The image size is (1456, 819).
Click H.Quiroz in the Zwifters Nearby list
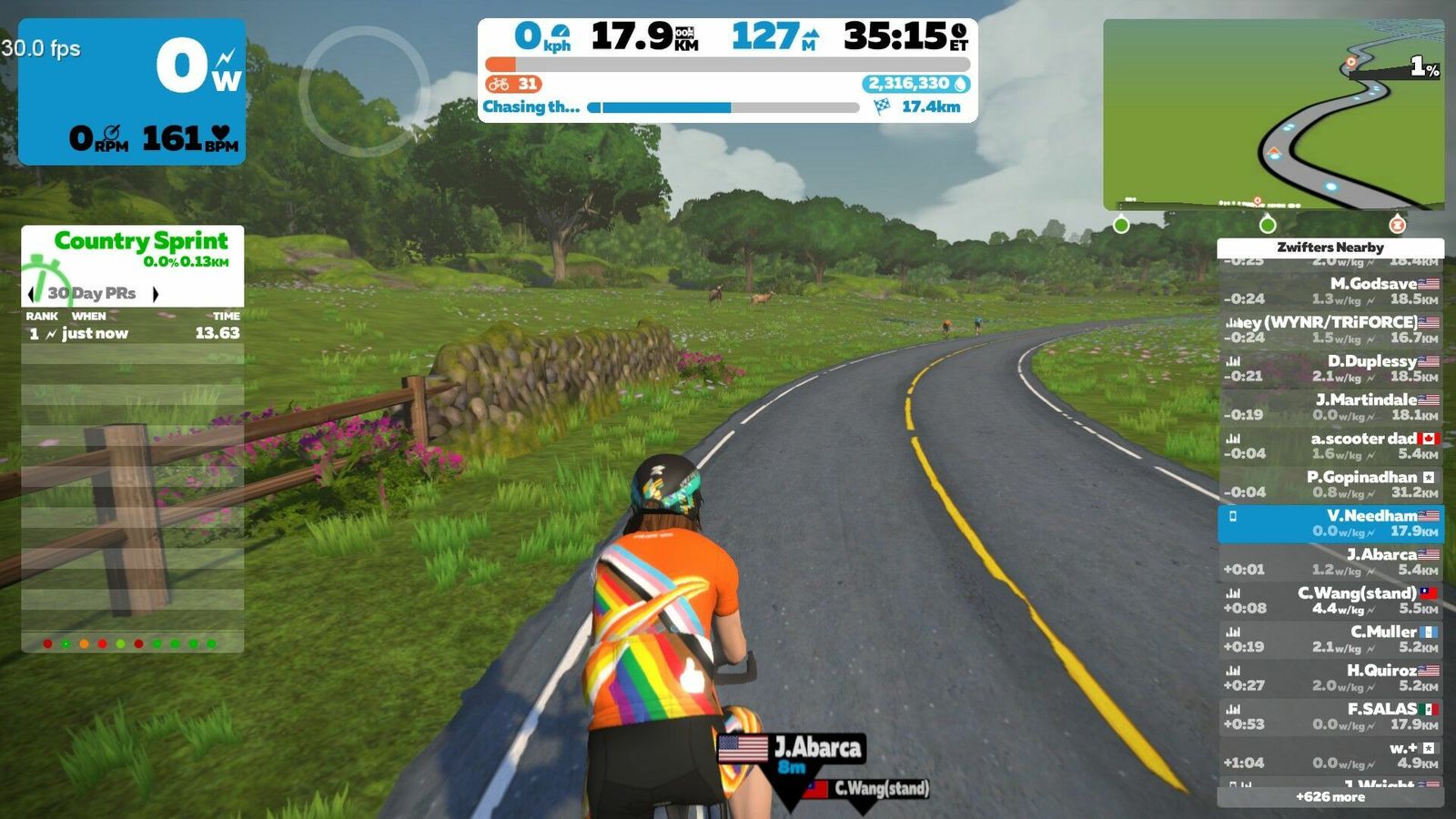1330,678
